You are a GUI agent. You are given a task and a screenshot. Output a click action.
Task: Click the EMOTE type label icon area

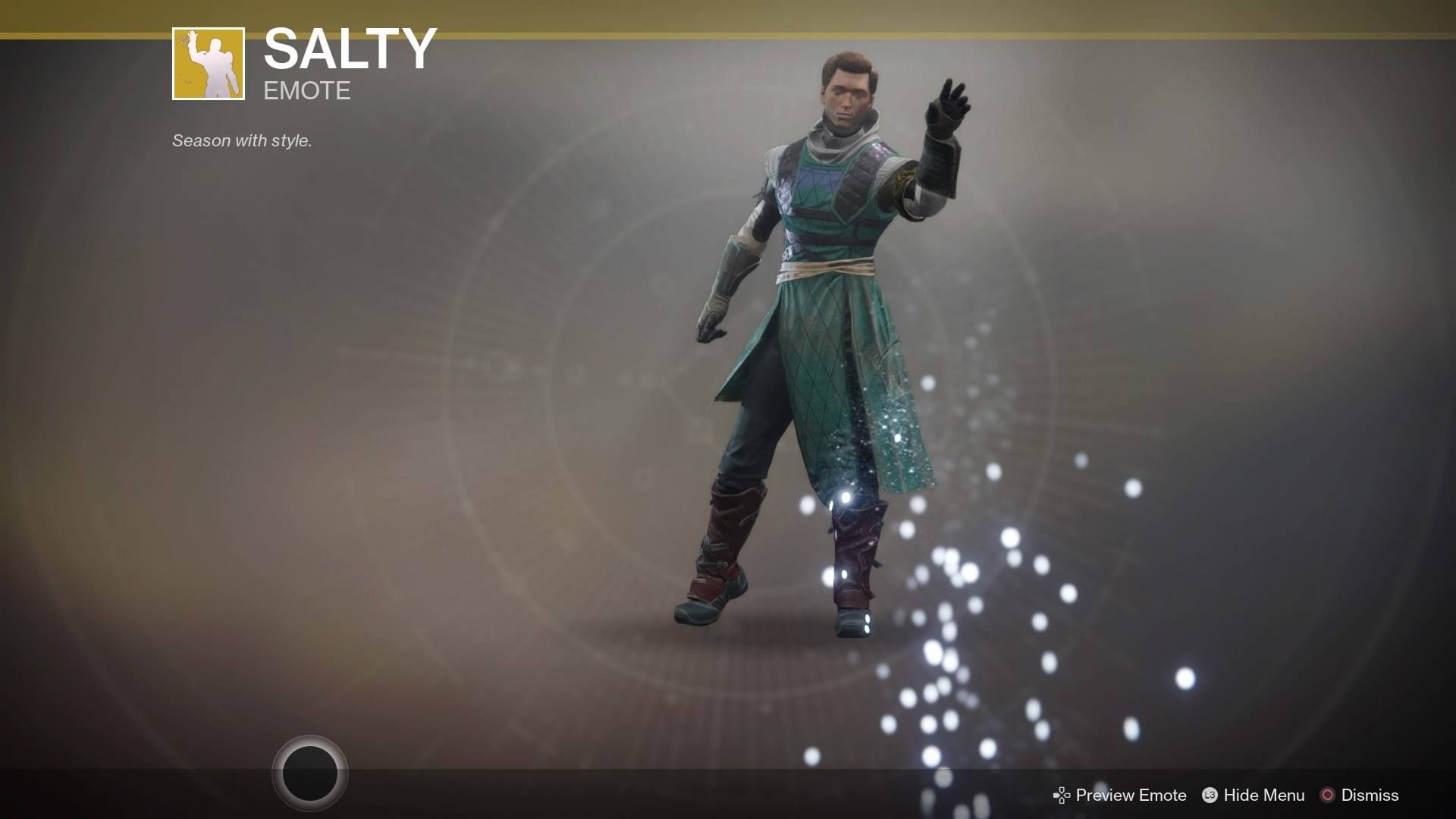click(306, 91)
